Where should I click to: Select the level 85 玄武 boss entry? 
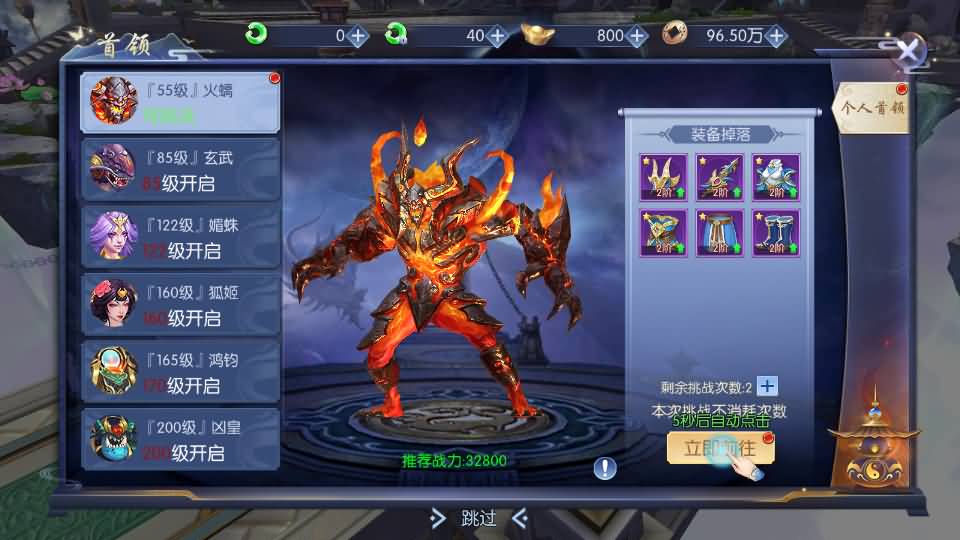coord(180,169)
